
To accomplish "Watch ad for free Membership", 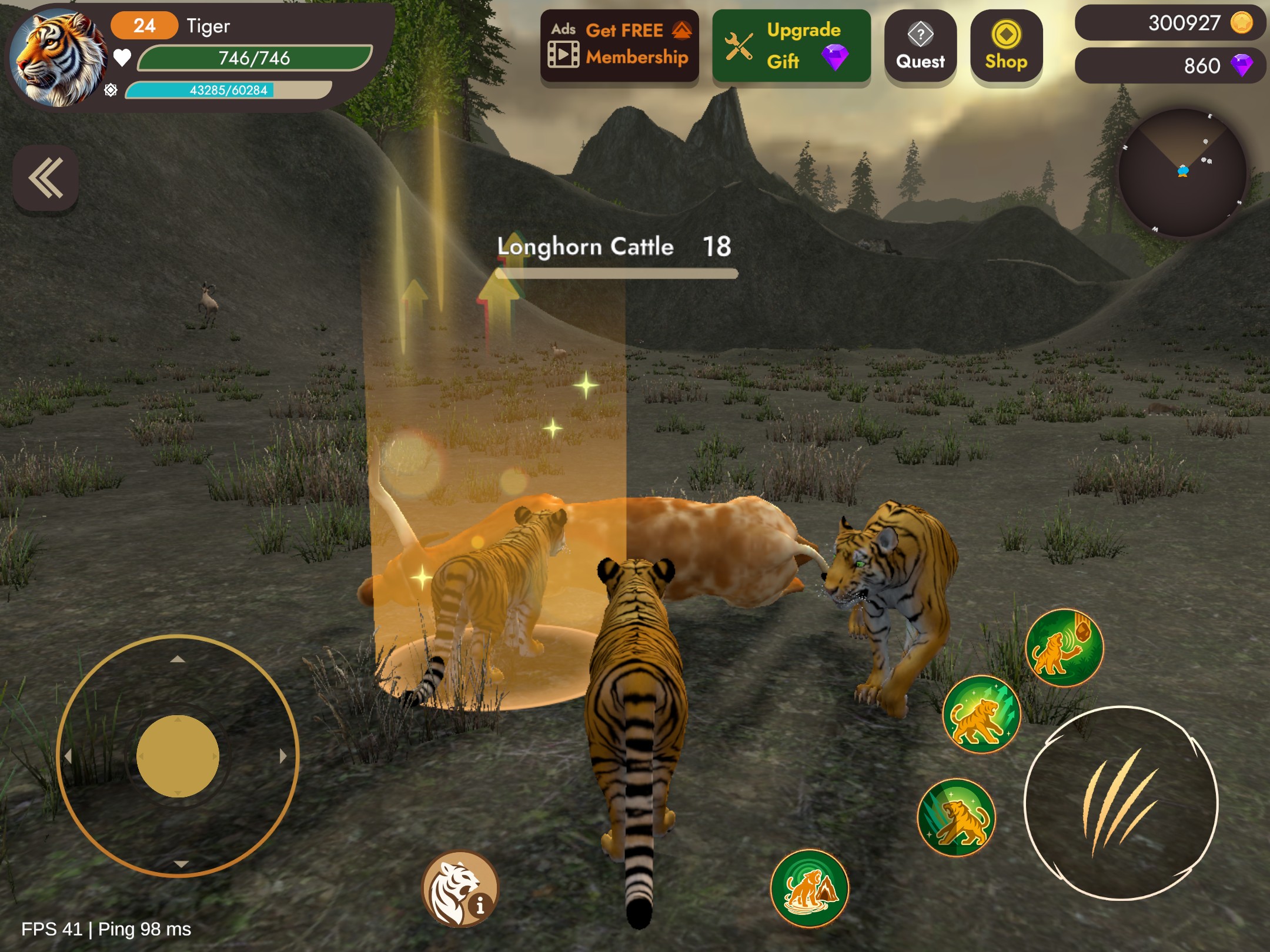I will 619,46.
